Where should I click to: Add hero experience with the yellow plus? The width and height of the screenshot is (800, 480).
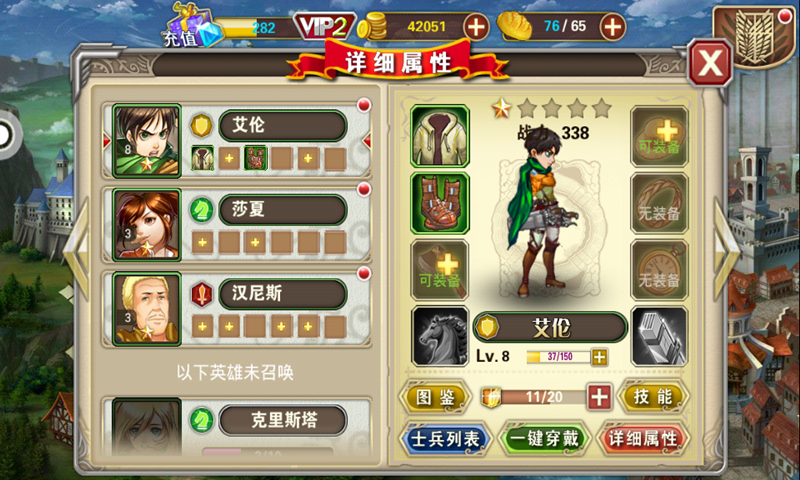599,357
